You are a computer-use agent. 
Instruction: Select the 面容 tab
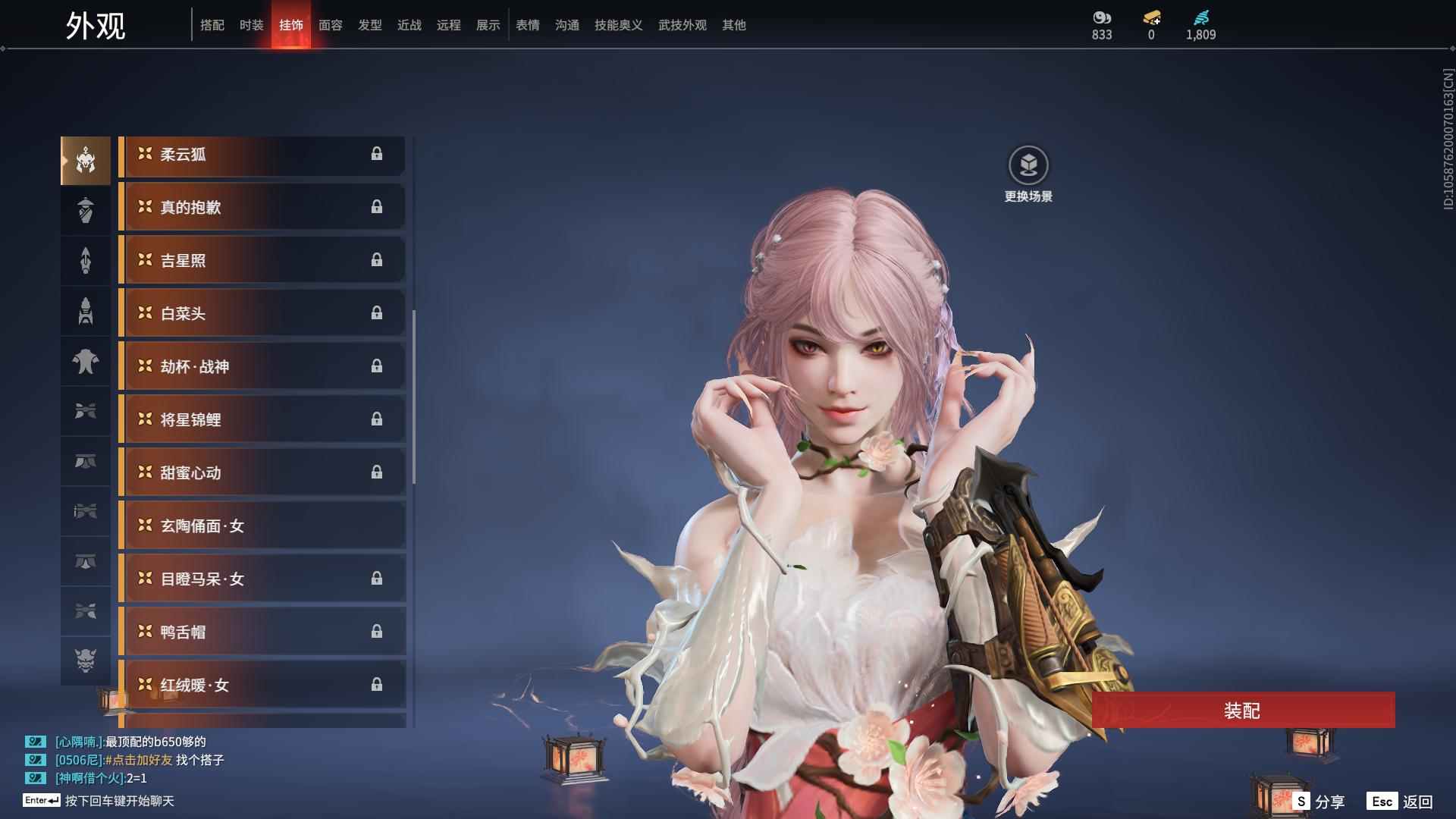[330, 25]
